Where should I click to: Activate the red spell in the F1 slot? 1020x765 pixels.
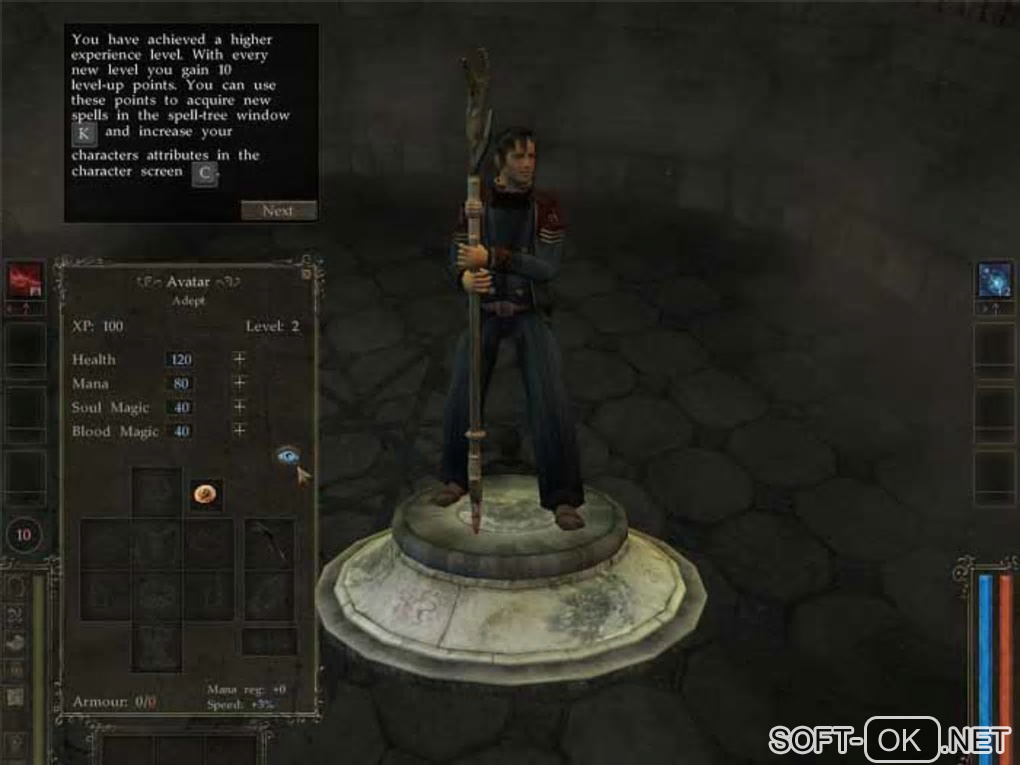26,281
